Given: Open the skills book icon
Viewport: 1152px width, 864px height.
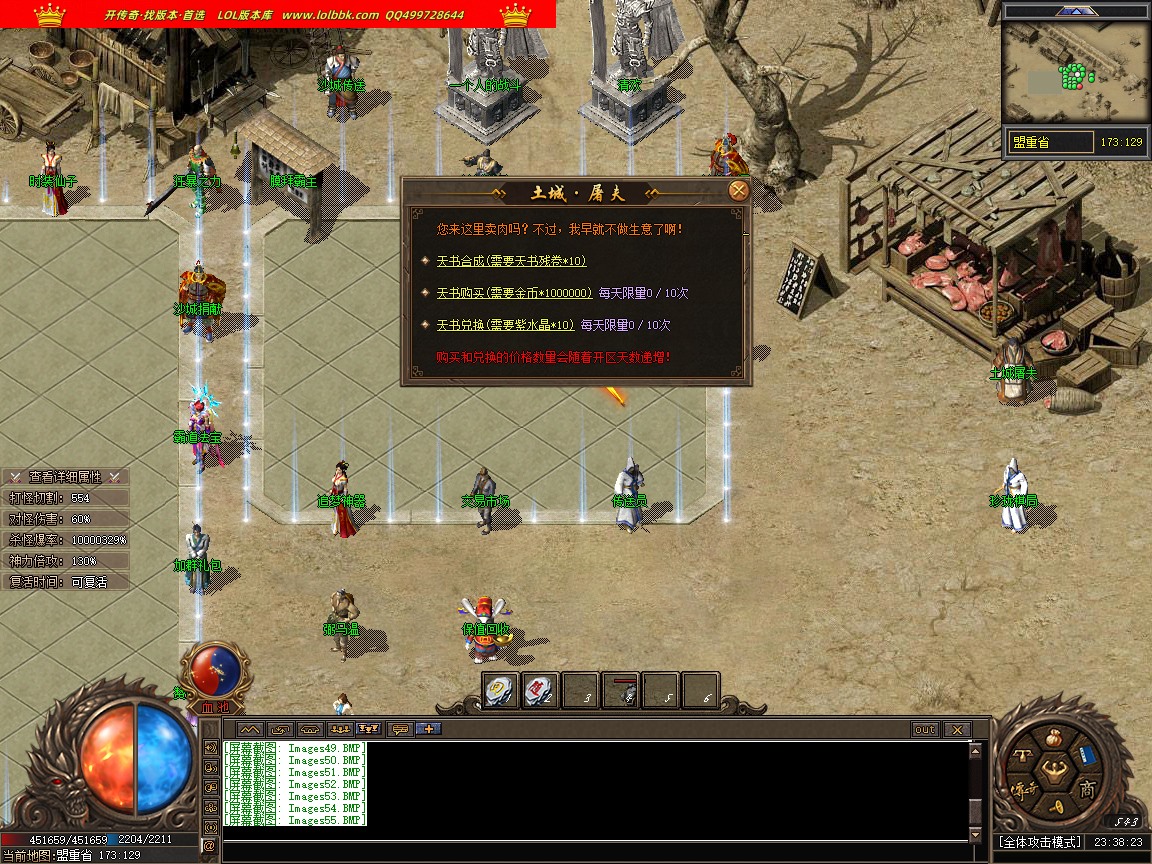Looking at the screenshot, I should 1088,755.
